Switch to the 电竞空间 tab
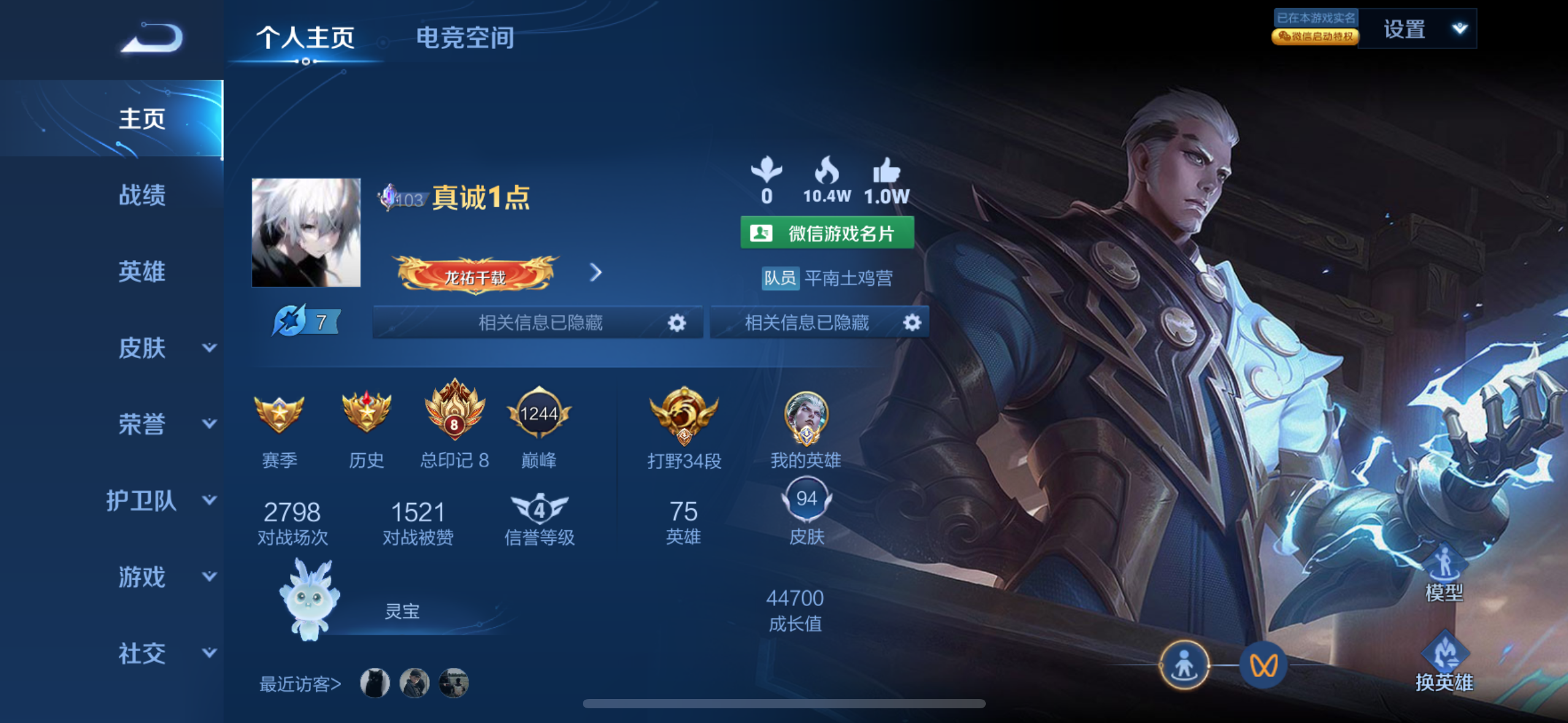Viewport: 1568px width, 723px height. pos(466,38)
